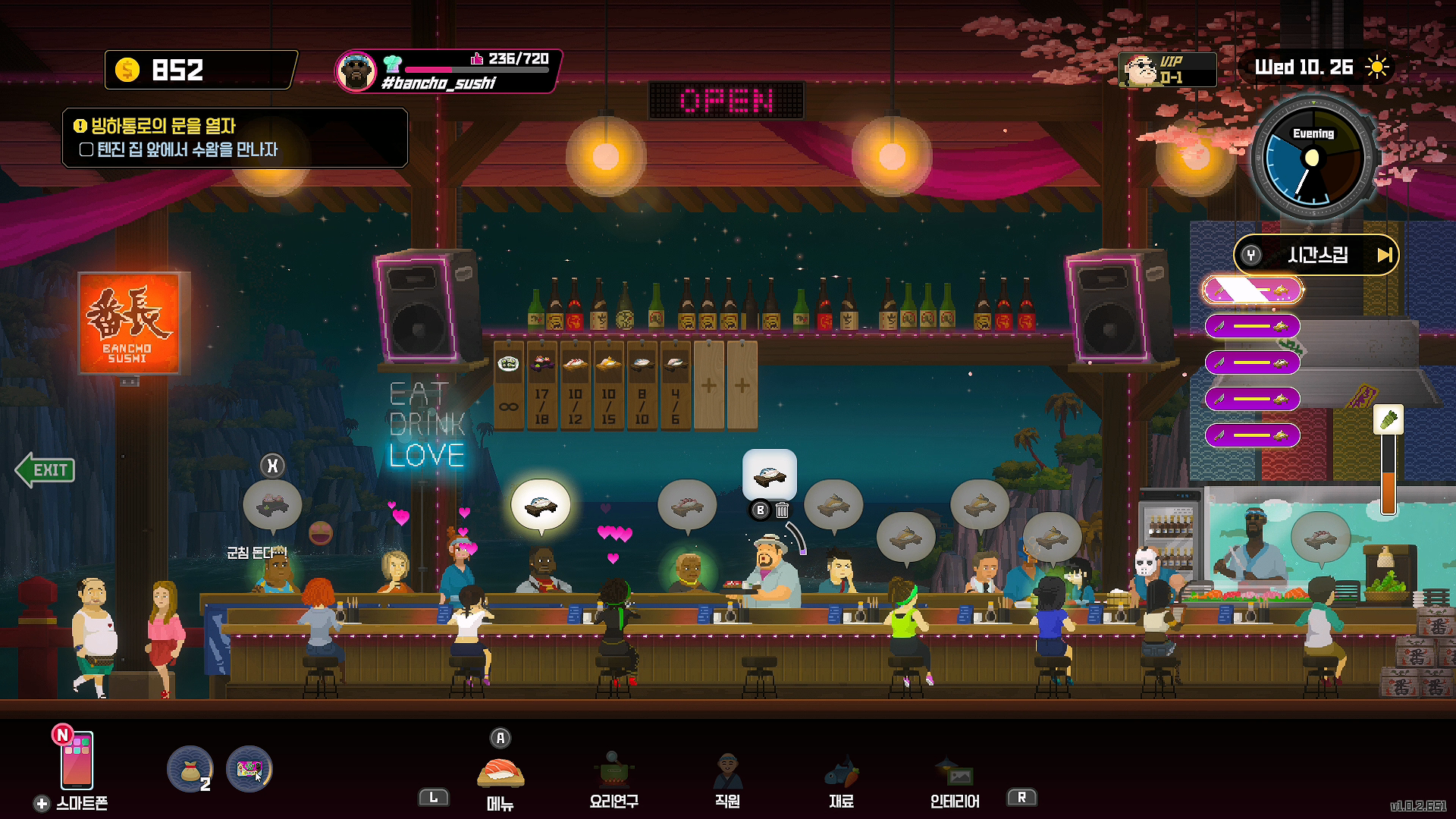This screenshot has width=1456, height=819.
Task: Choose the menu board slot showing 4/6
Action: pyautogui.click(x=675, y=385)
